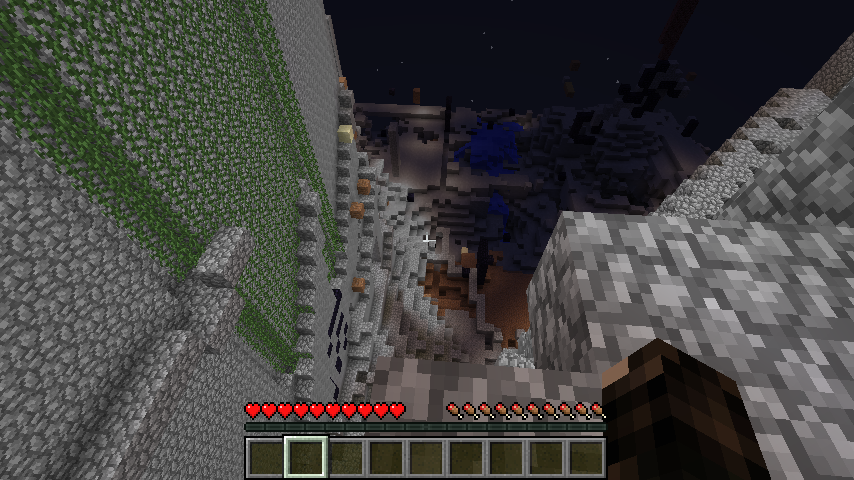Screen dimensions: 854x480
Task: Select the highlighted hotbar slot
Action: click(306, 457)
